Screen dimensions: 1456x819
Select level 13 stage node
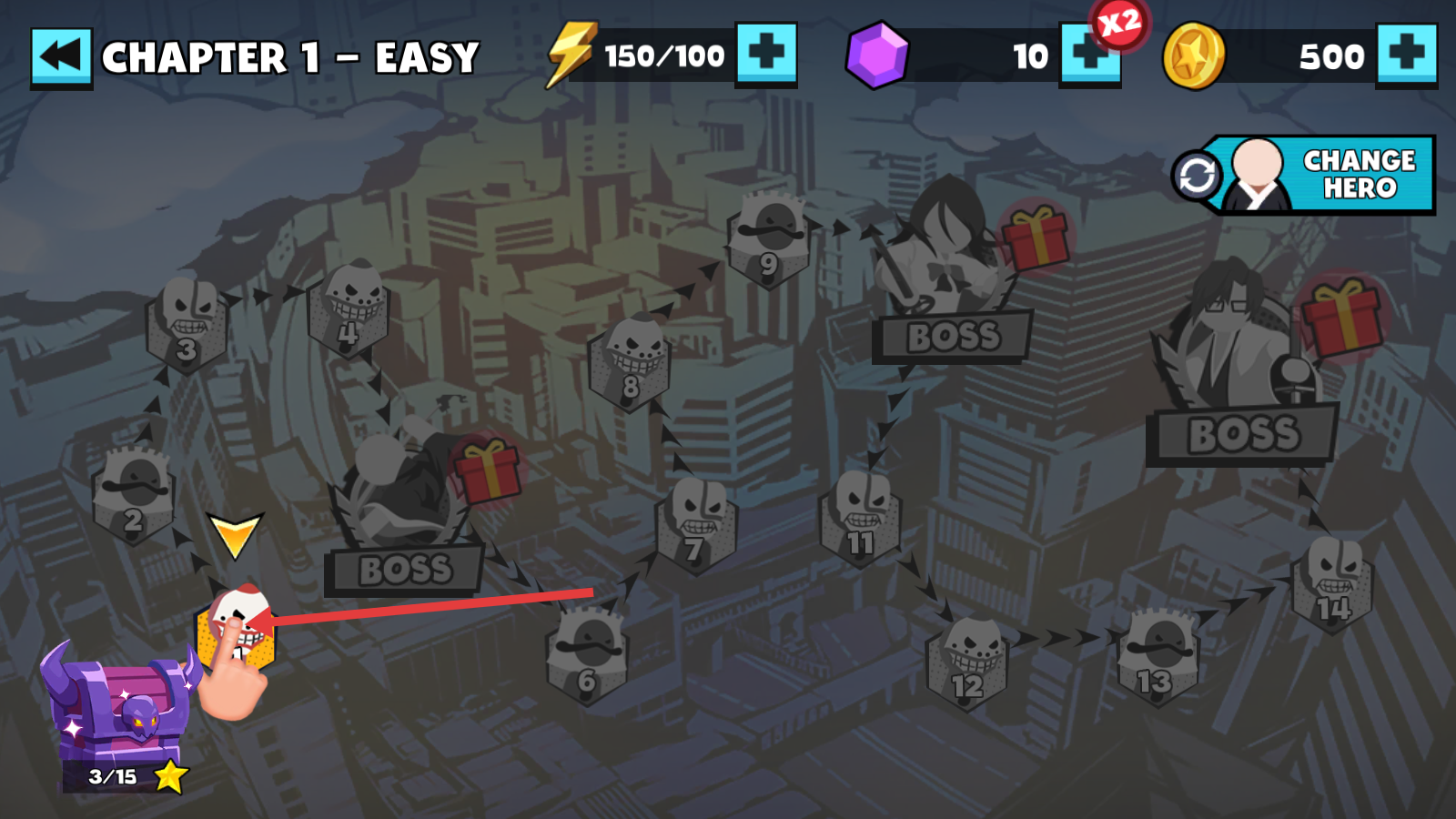click(x=1157, y=657)
